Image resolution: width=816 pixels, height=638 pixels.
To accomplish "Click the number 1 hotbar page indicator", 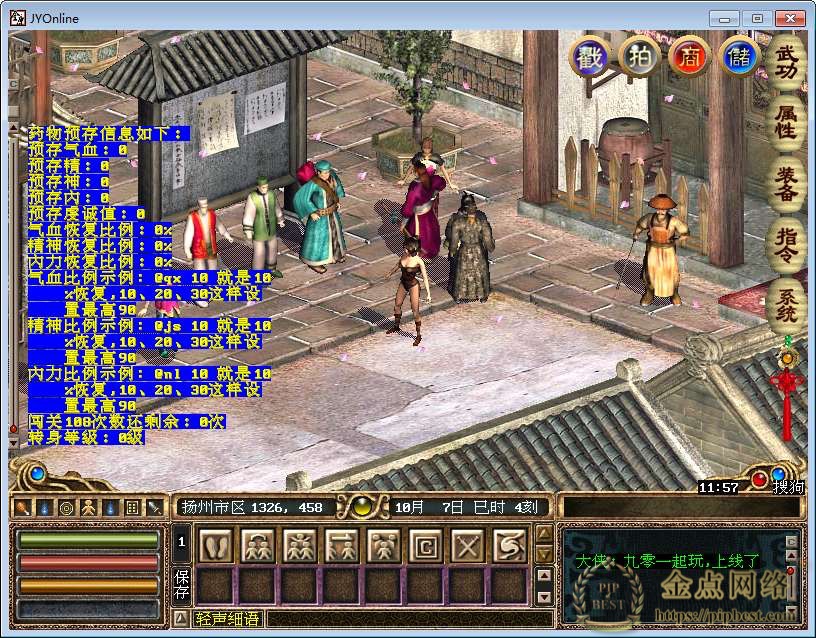I will point(182,542).
